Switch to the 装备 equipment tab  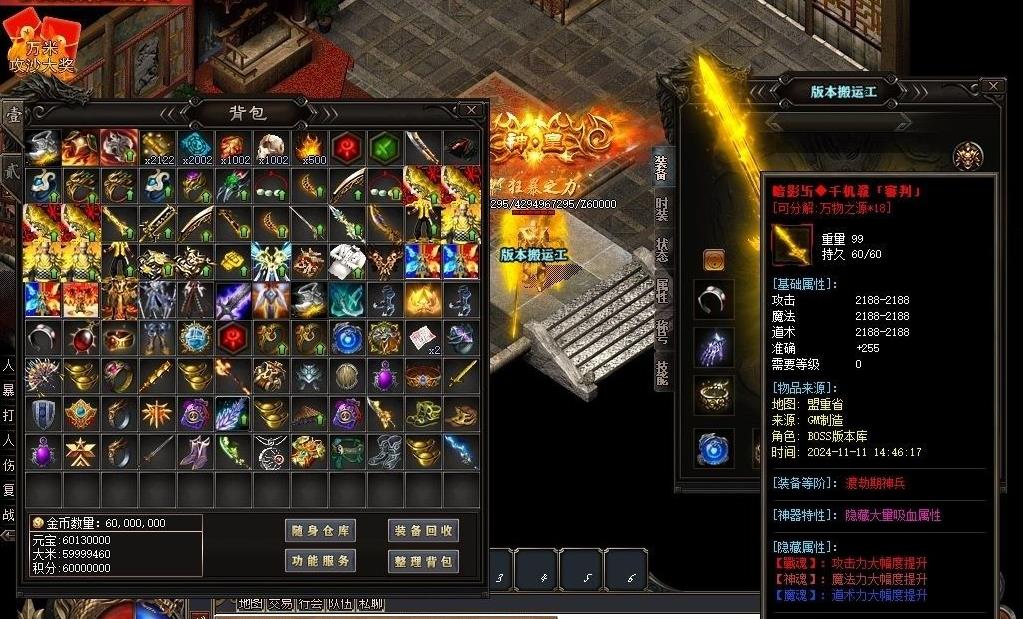pos(662,168)
